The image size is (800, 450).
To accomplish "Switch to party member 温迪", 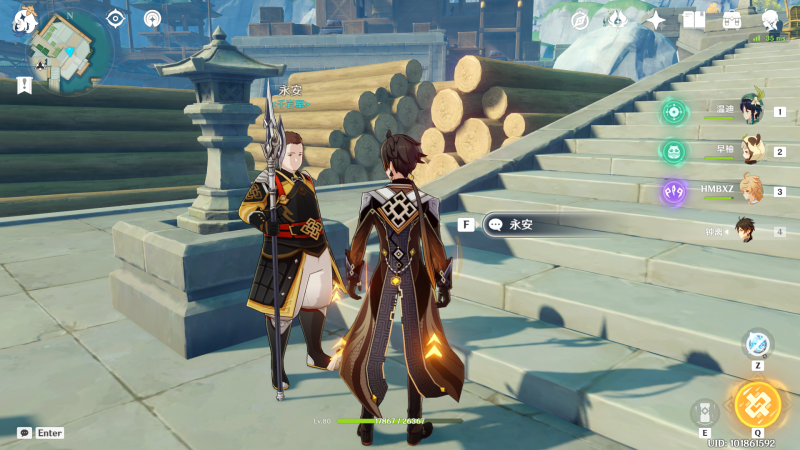I will point(751,111).
